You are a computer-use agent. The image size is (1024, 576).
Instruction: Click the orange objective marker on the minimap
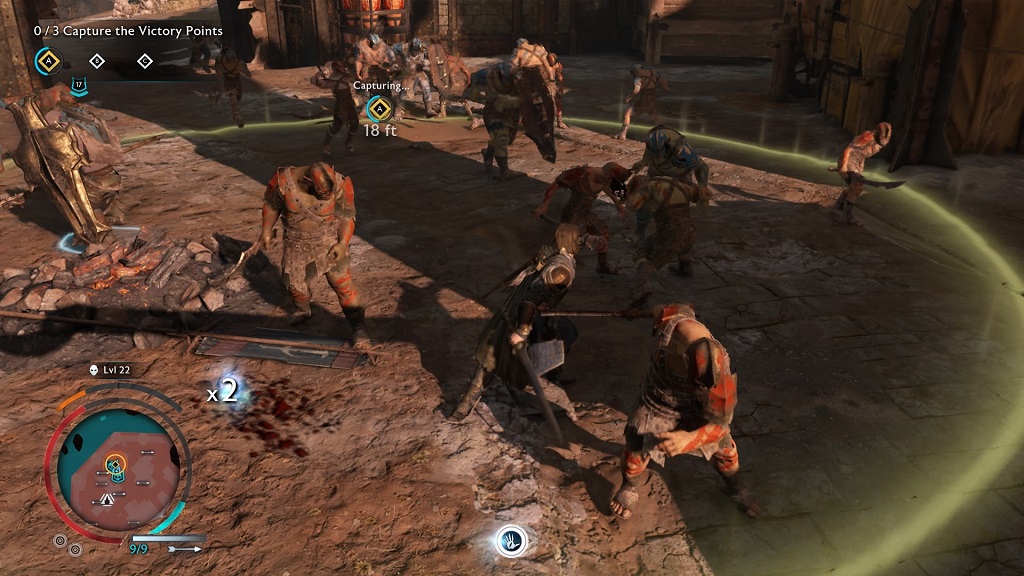click(x=115, y=463)
